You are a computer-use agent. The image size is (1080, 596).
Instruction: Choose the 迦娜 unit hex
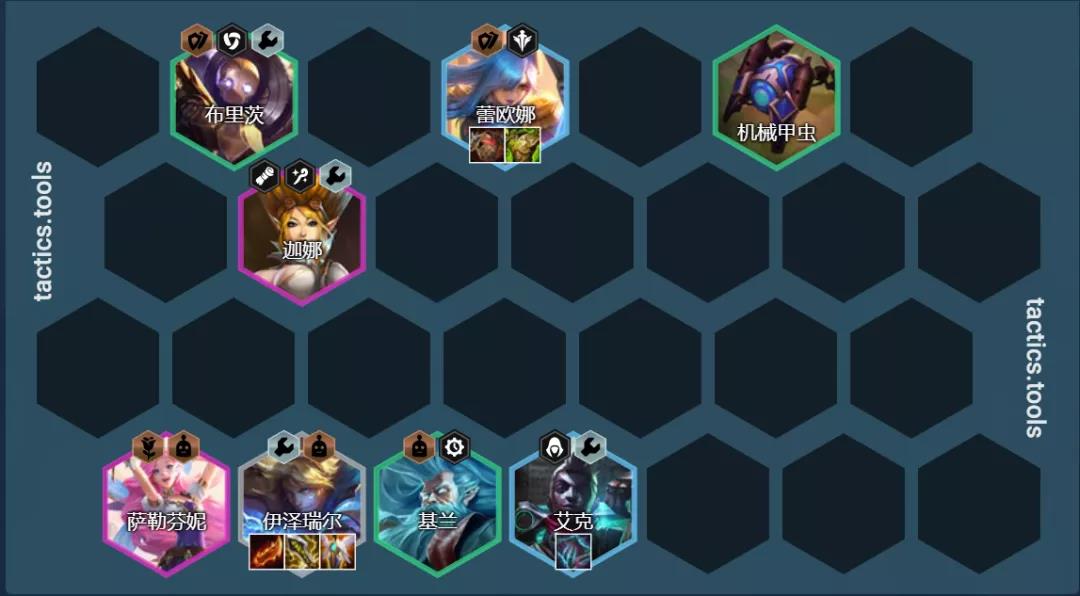pos(302,232)
